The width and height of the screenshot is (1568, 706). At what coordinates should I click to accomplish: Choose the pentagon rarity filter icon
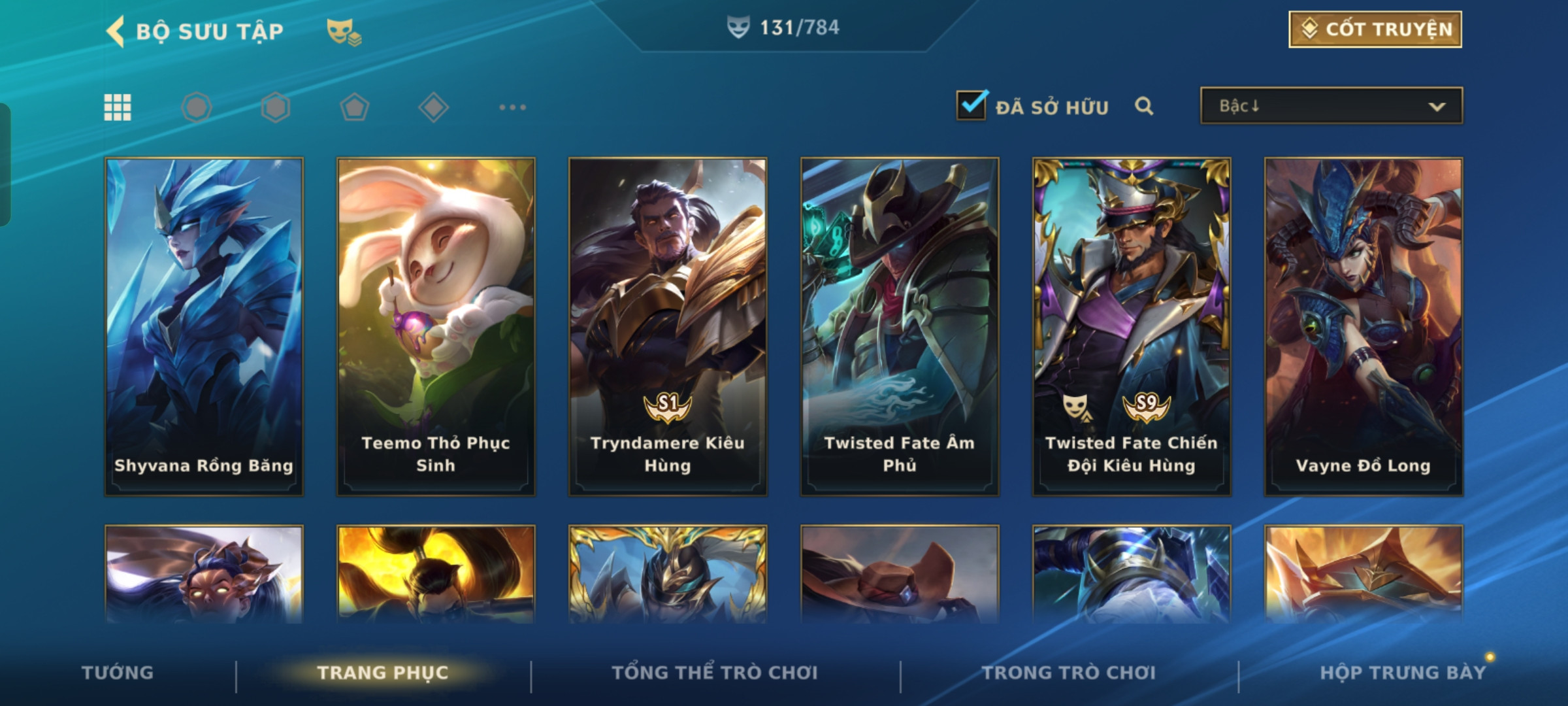(x=355, y=107)
